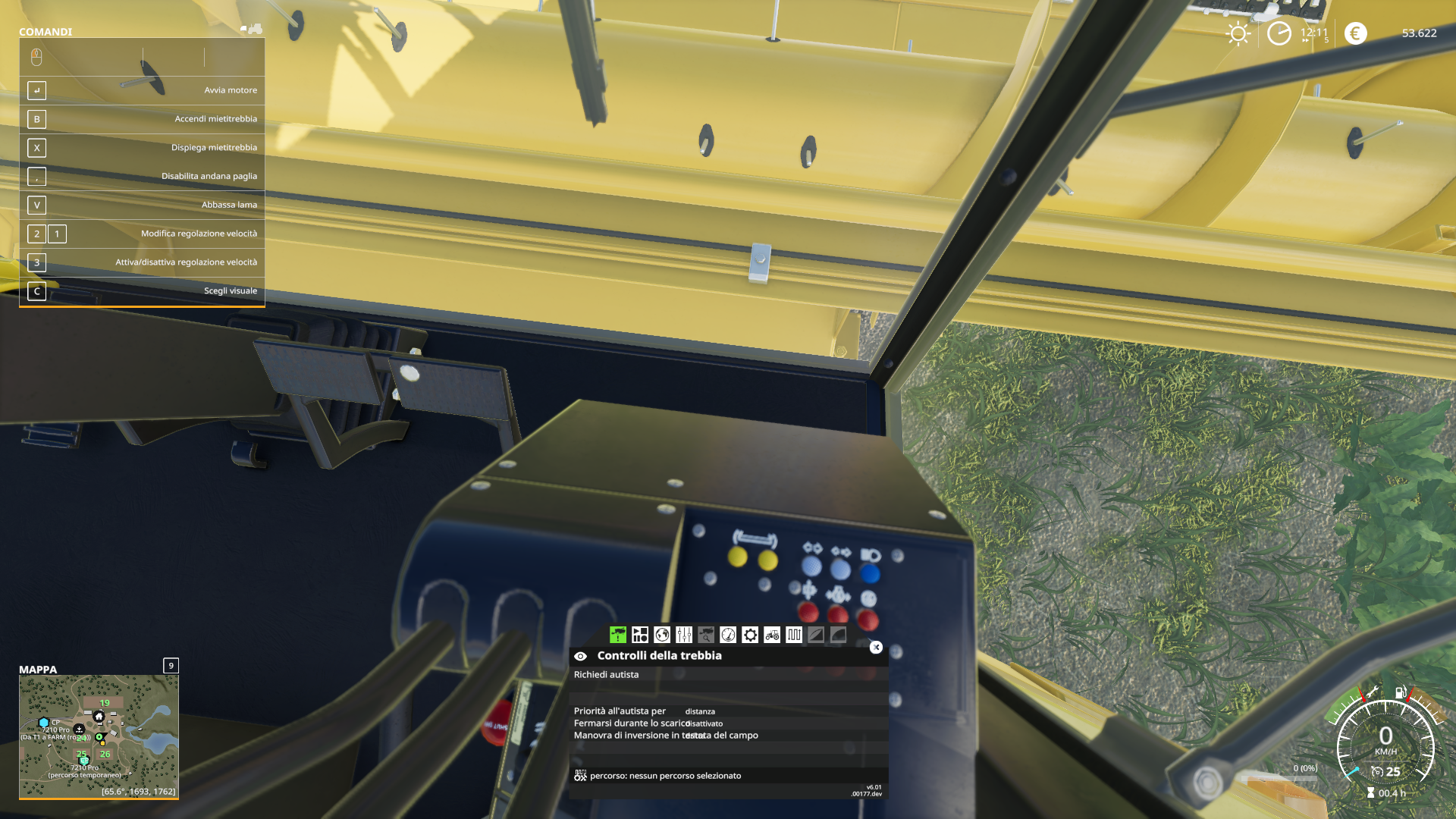Click 'Dispiega mietitrebbia' command entry
This screenshot has height=819, width=1456.
click(x=214, y=147)
